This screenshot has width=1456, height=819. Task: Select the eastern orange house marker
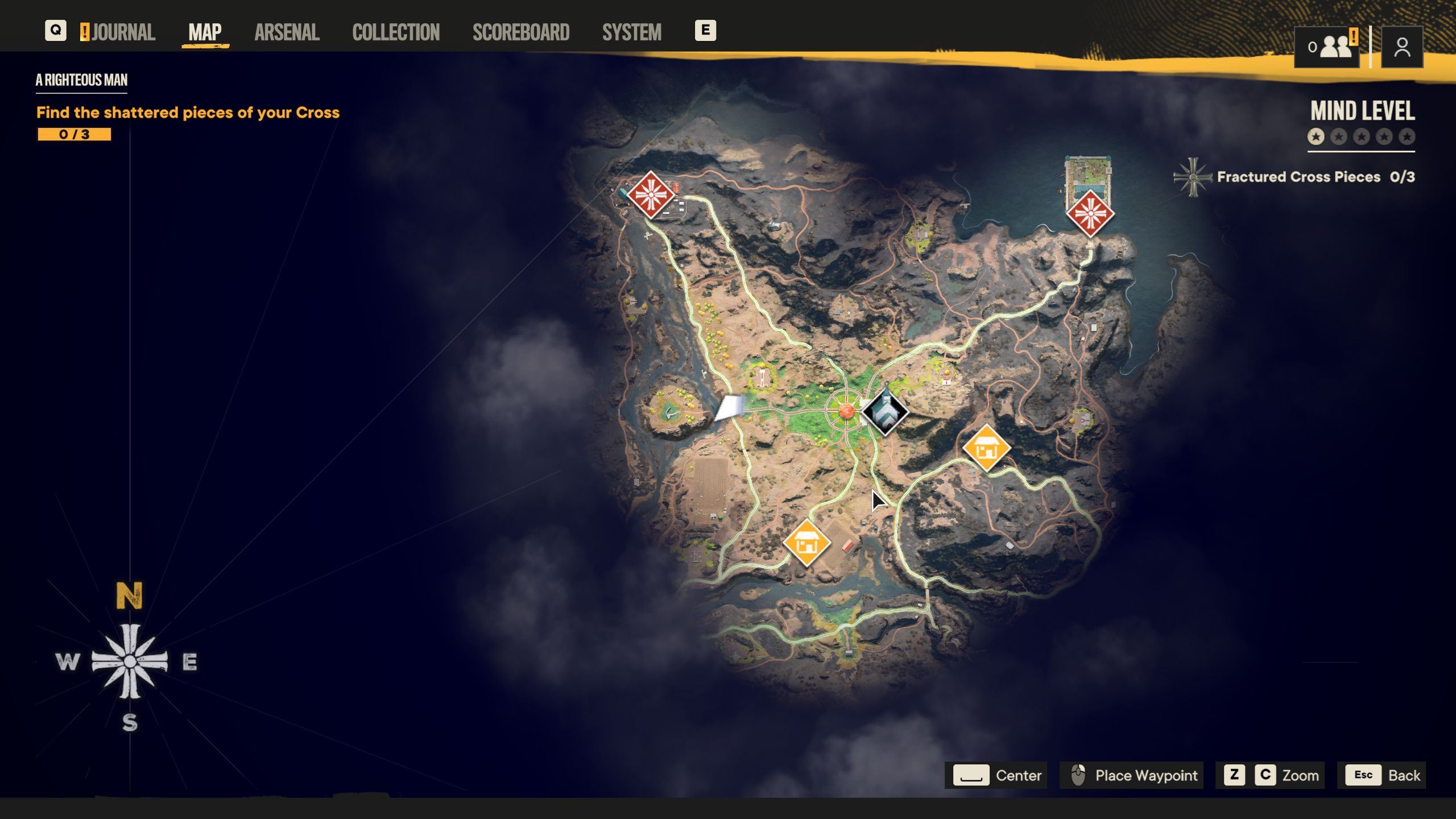pos(986,448)
